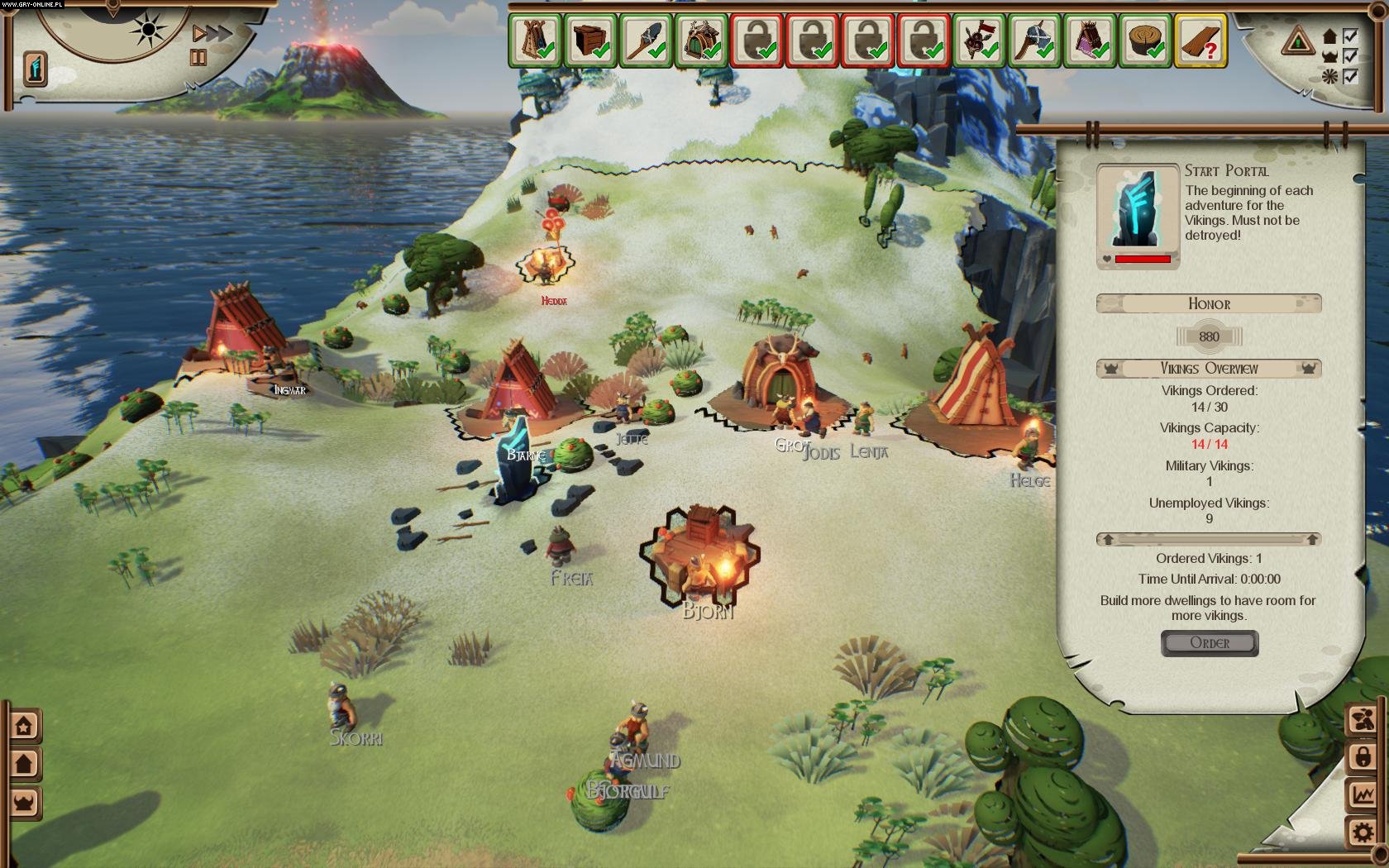Screen dimensions: 1389x868
Task: Open the viking helmet menu button
Action: pos(24,802)
